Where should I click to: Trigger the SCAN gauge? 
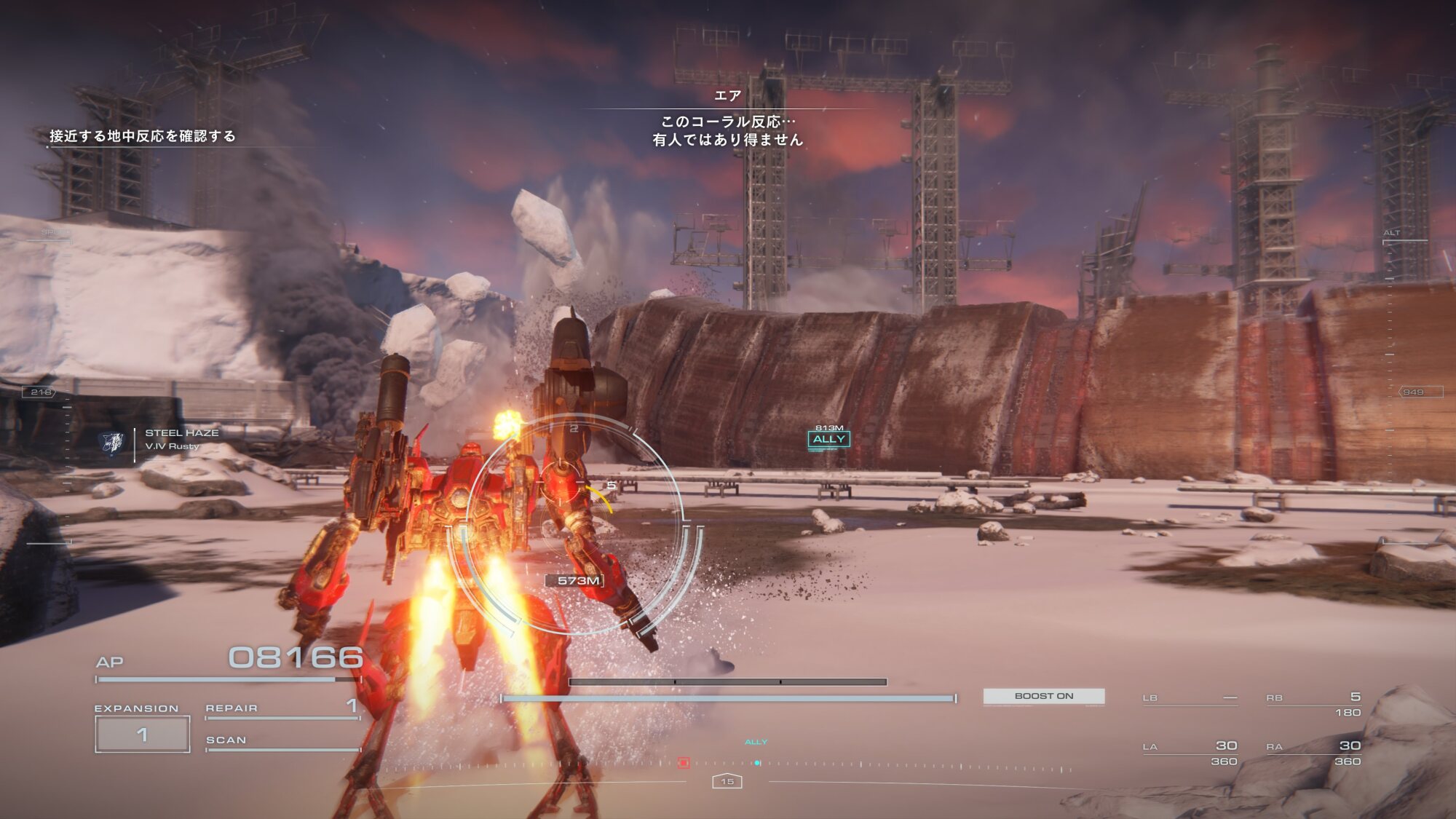(x=282, y=741)
